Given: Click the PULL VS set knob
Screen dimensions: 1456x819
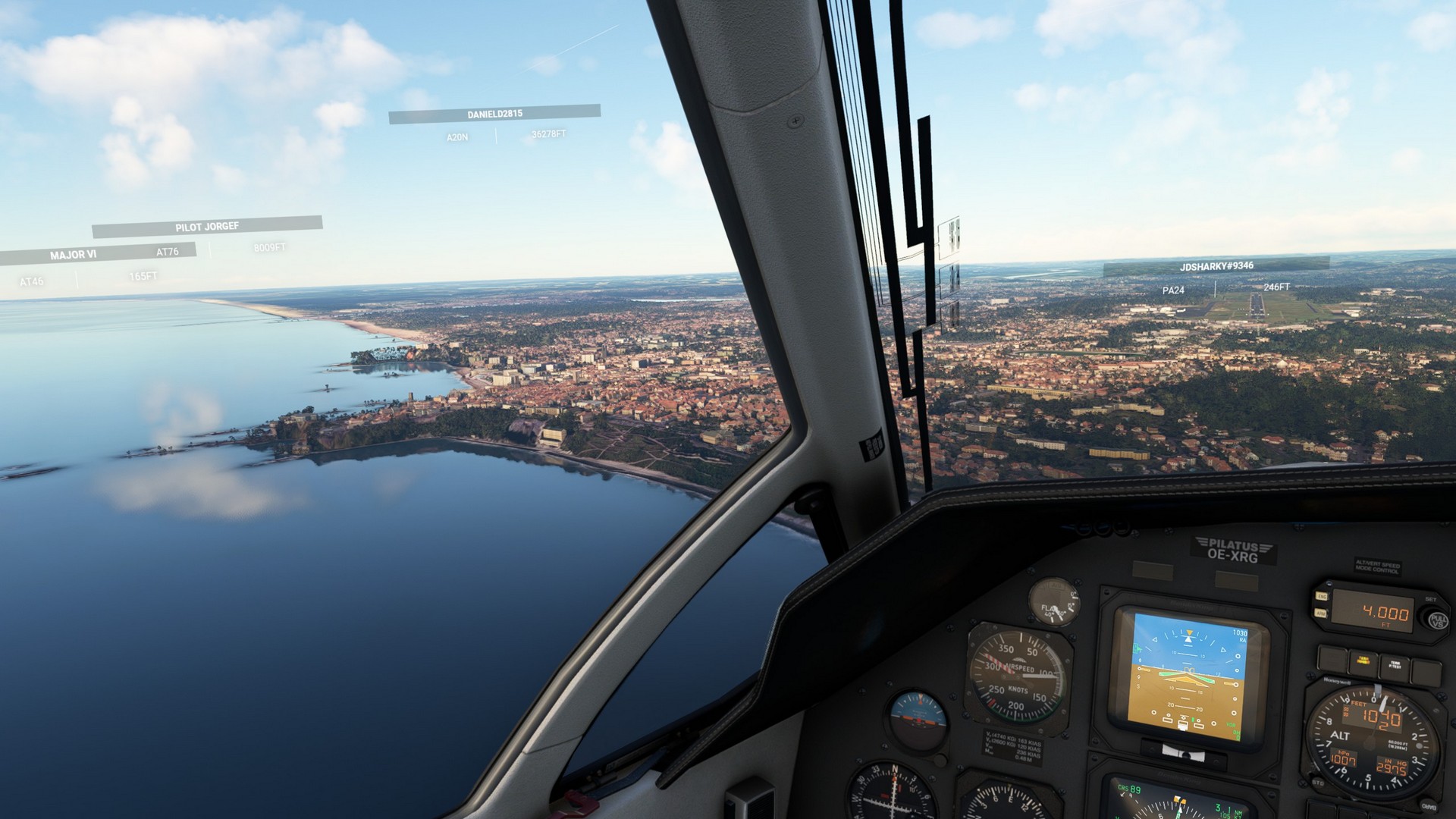Looking at the screenshot, I should tap(1436, 620).
